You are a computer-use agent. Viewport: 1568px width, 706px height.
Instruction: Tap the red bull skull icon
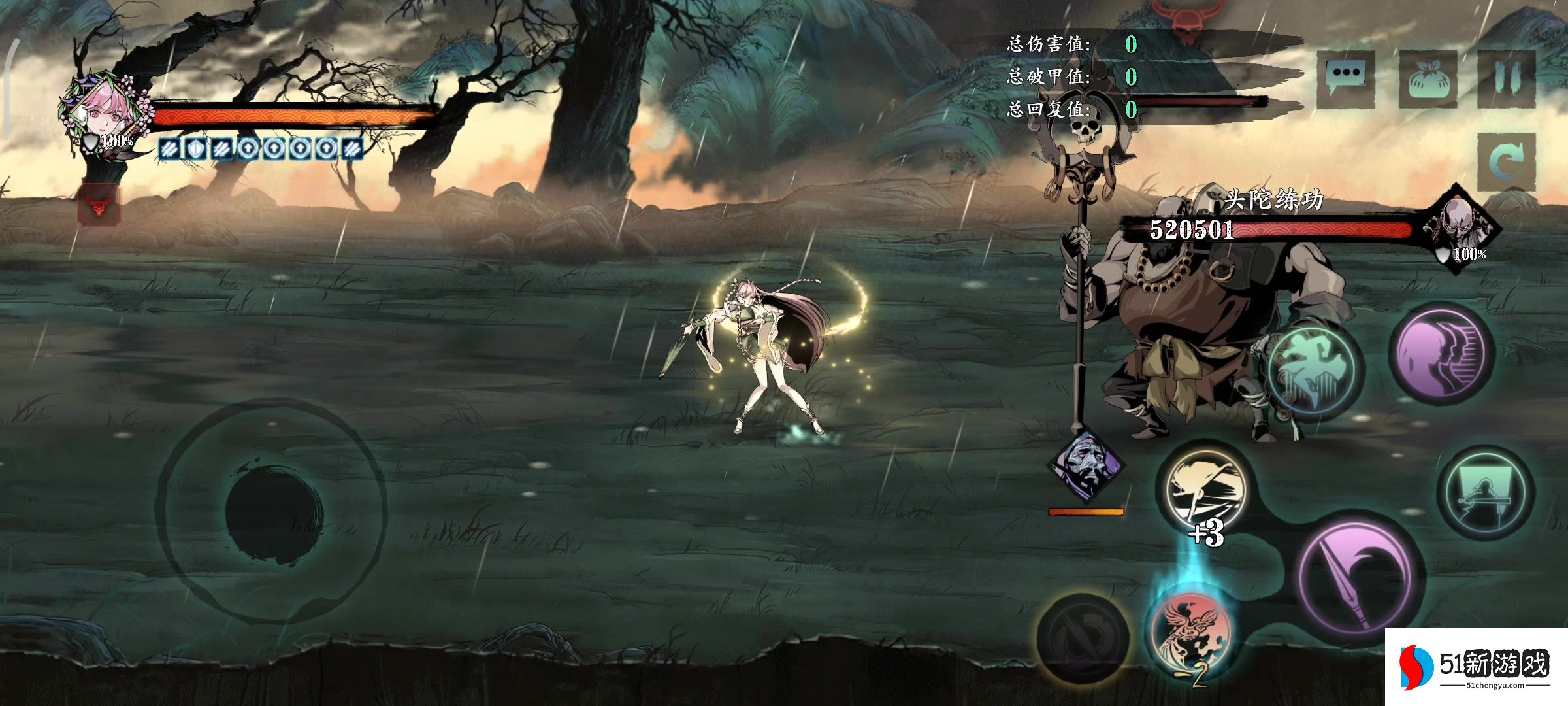point(99,205)
